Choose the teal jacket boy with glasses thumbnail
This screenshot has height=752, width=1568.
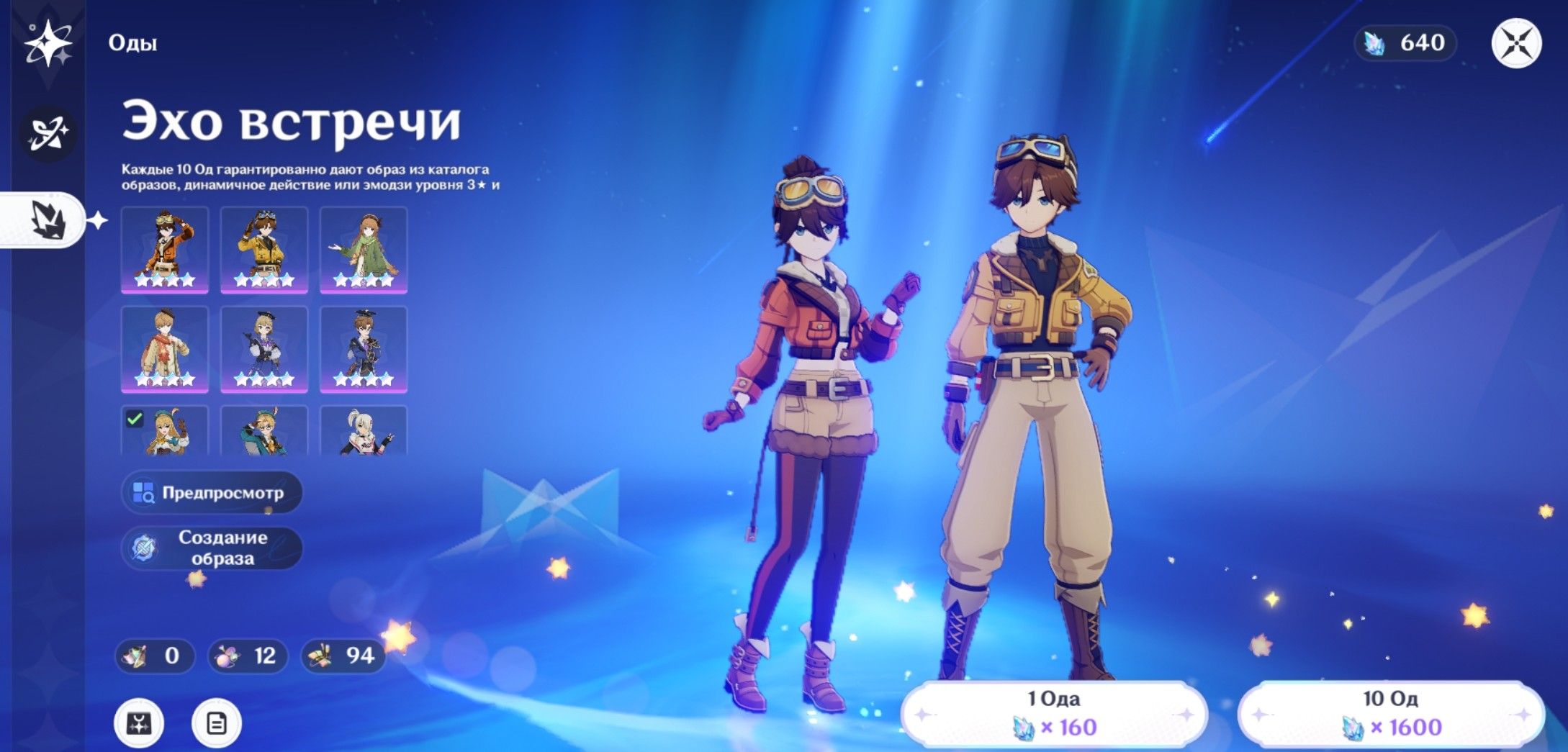coord(264,431)
